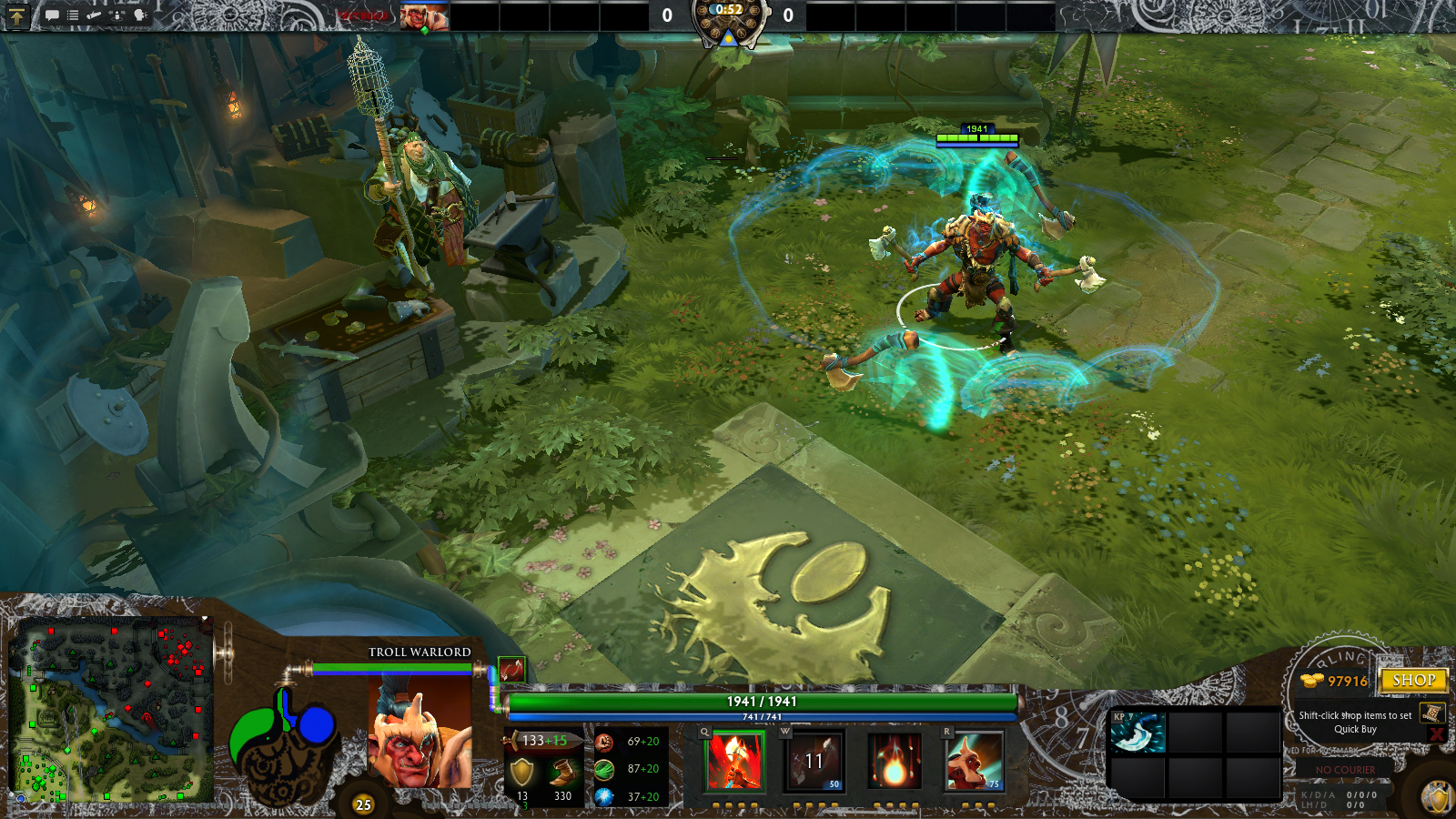The image size is (1456, 819).
Task: Select the Fervor fireball ability icon
Action: click(895, 761)
